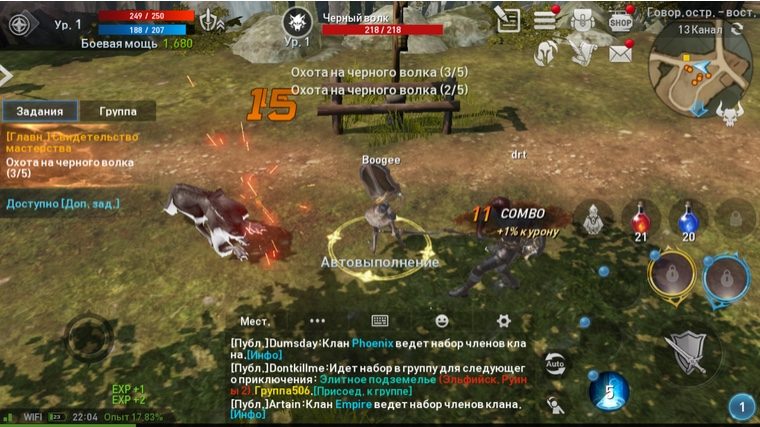760x427 pixels.
Task: Open chat settings gear icon
Action: (504, 321)
